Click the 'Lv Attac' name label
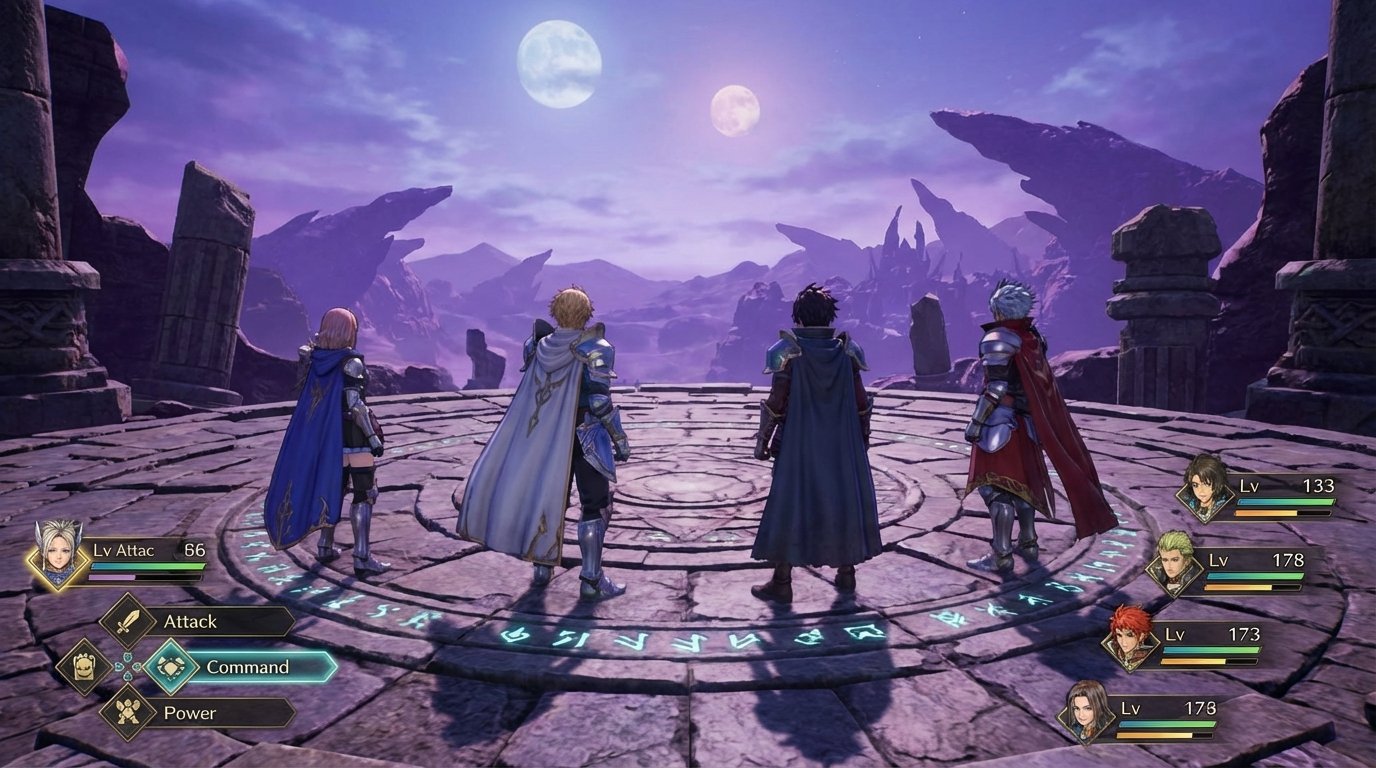Image resolution: width=1376 pixels, height=768 pixels. [x=123, y=549]
